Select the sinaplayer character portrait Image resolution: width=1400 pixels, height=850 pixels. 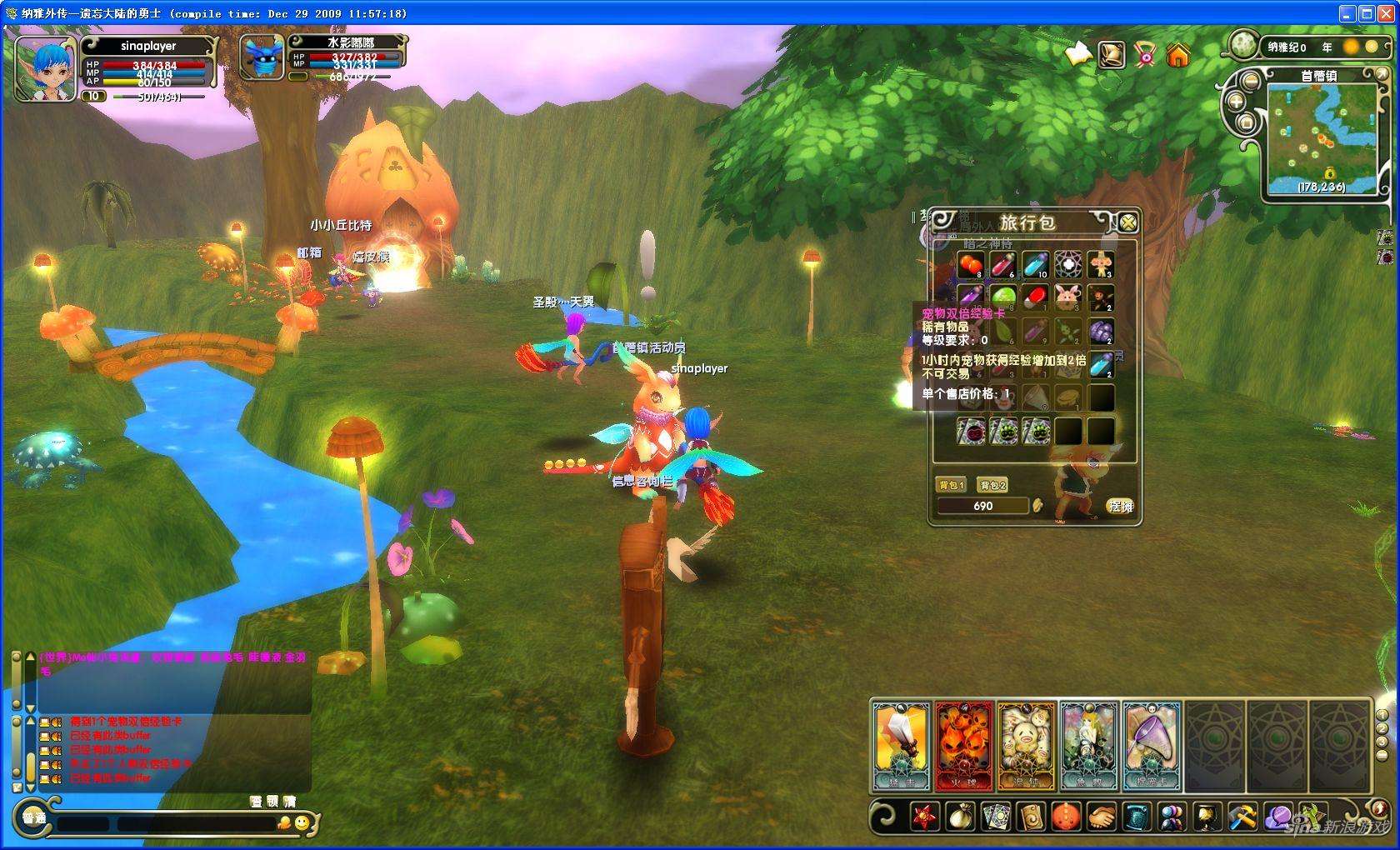(45, 70)
